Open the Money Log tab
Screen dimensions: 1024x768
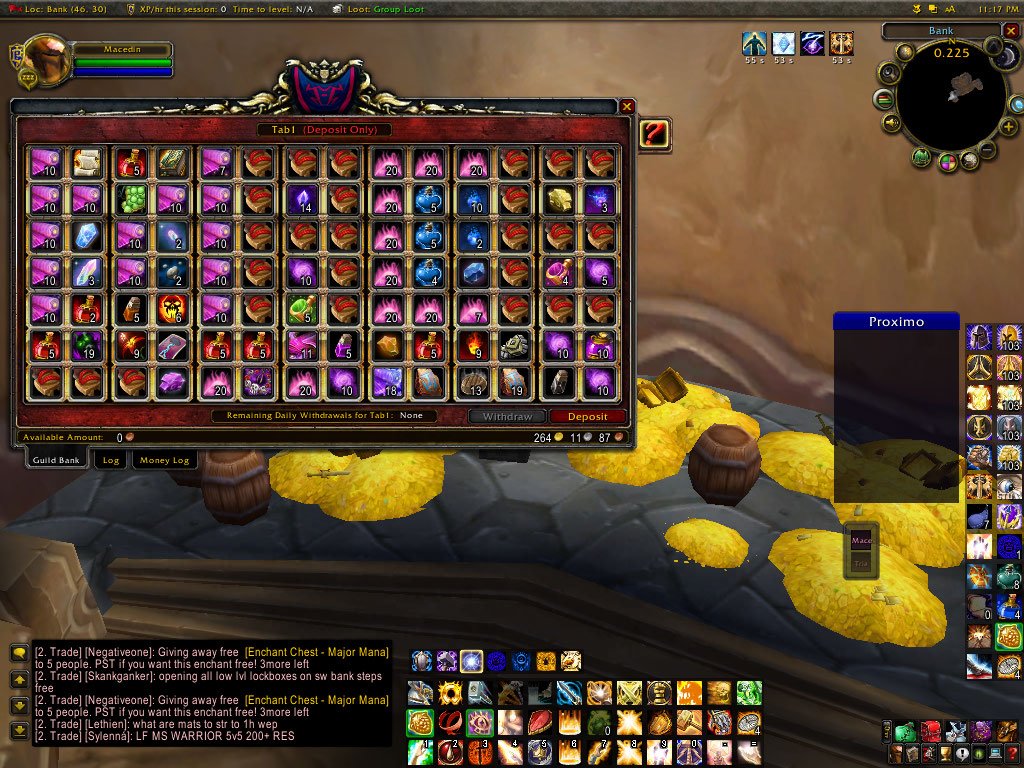click(x=165, y=460)
